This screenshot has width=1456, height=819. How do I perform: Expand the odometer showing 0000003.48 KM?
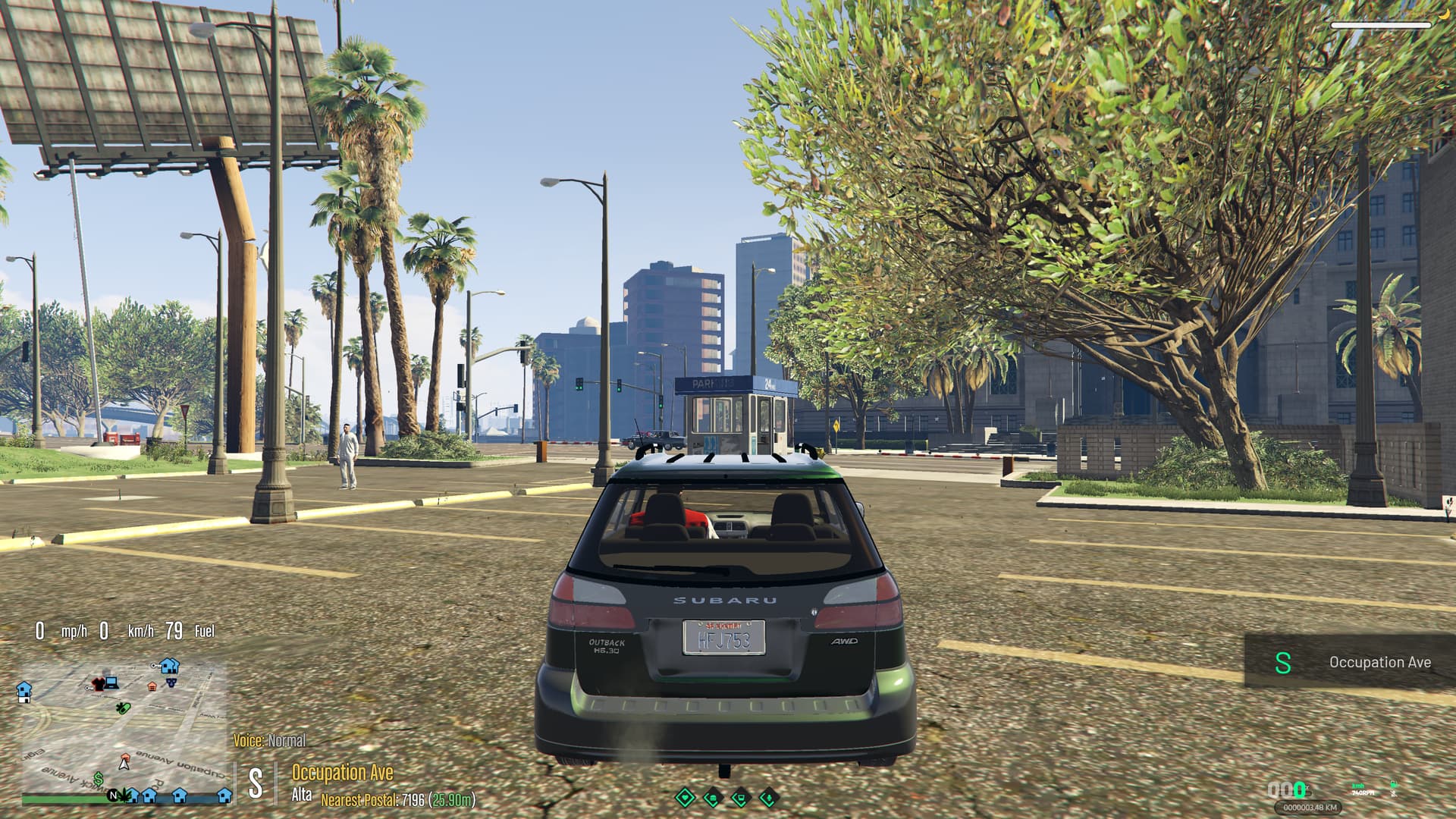[1310, 807]
